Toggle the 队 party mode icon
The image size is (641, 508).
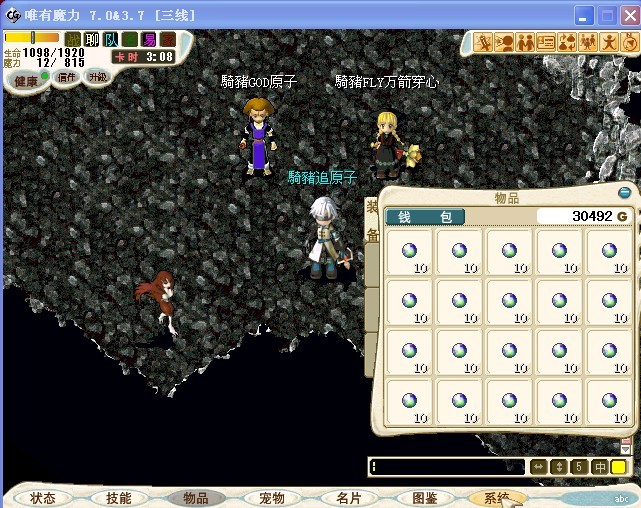pyautogui.click(x=111, y=39)
